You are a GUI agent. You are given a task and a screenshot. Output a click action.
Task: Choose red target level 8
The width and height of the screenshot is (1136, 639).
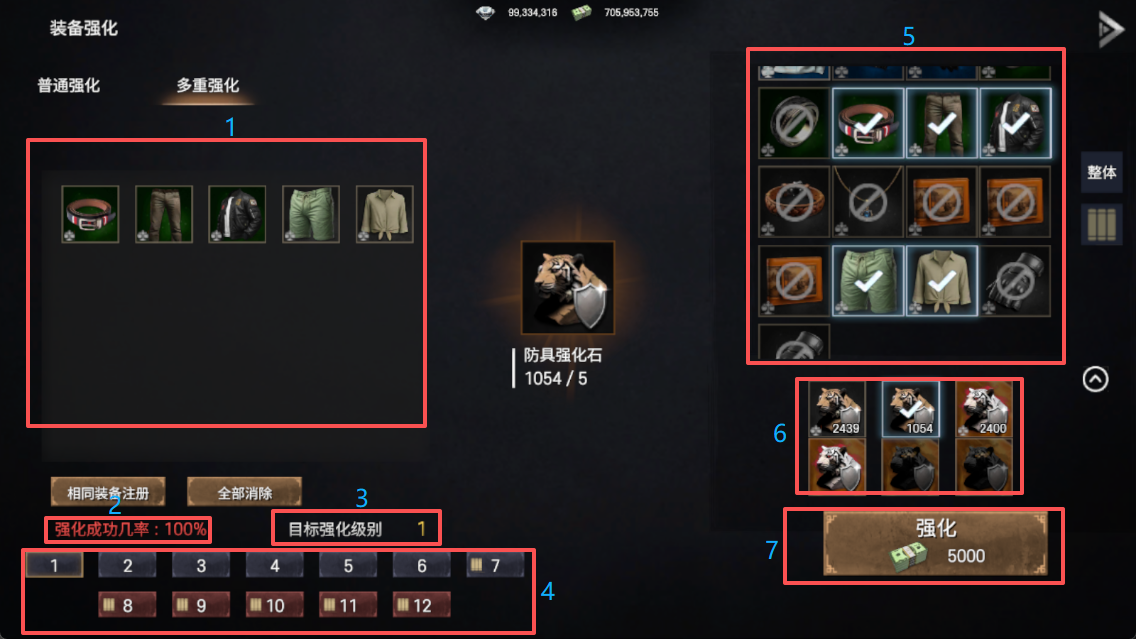pos(127,605)
